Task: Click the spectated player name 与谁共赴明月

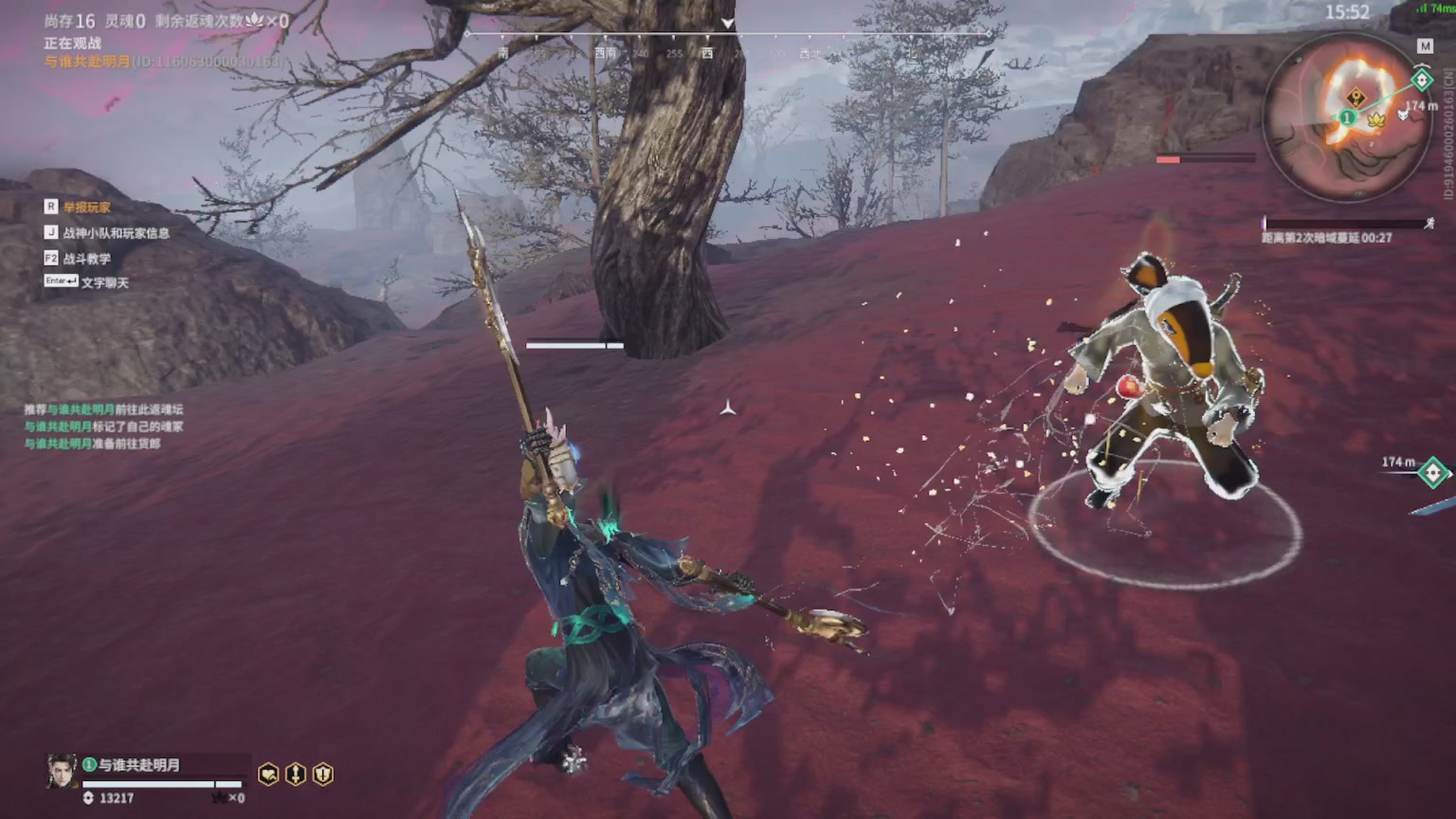Action: 138,765
